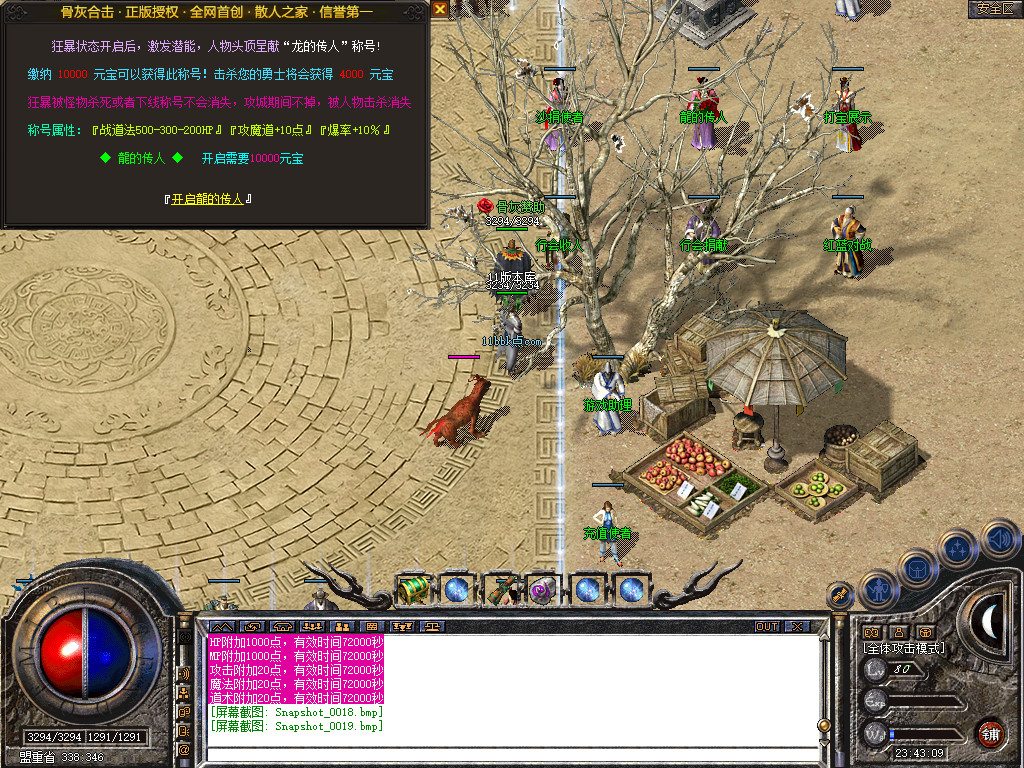The width and height of the screenshot is (1024, 768).
Task: Click the @ icon beside the chat
Action: (x=185, y=748)
